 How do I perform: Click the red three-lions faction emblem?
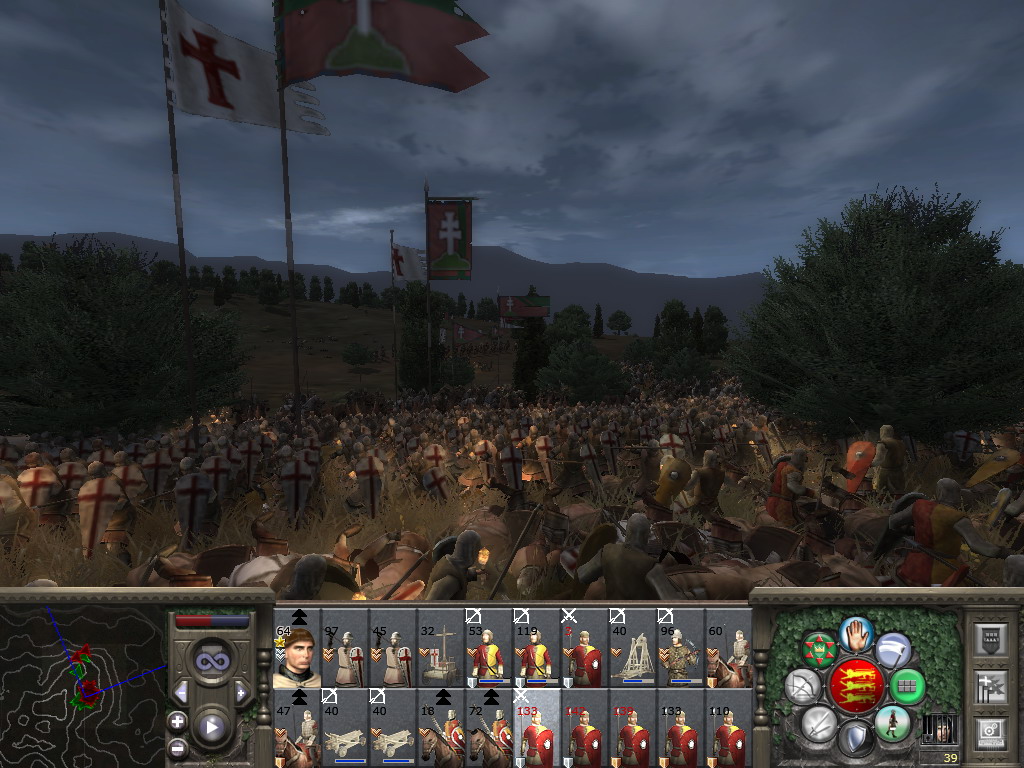tap(856, 686)
